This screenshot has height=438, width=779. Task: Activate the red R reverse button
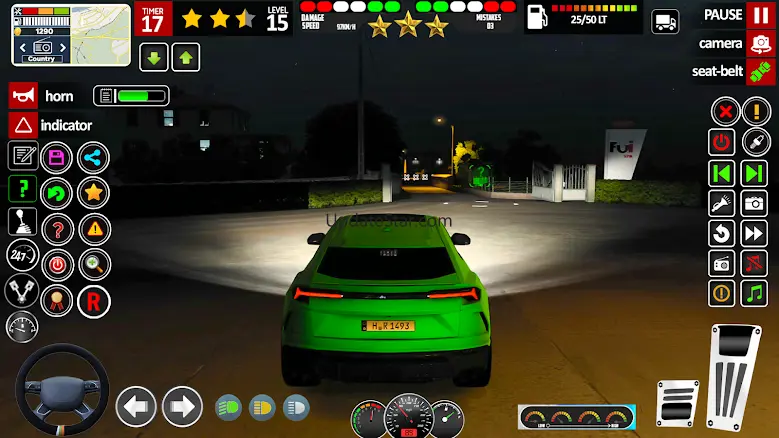coord(93,300)
